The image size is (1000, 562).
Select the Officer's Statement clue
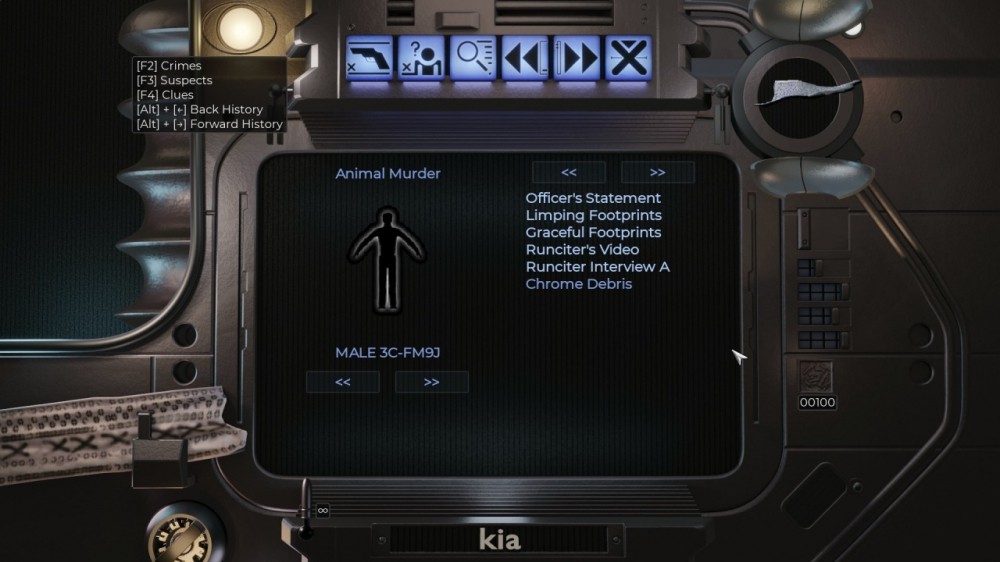pyautogui.click(x=593, y=198)
